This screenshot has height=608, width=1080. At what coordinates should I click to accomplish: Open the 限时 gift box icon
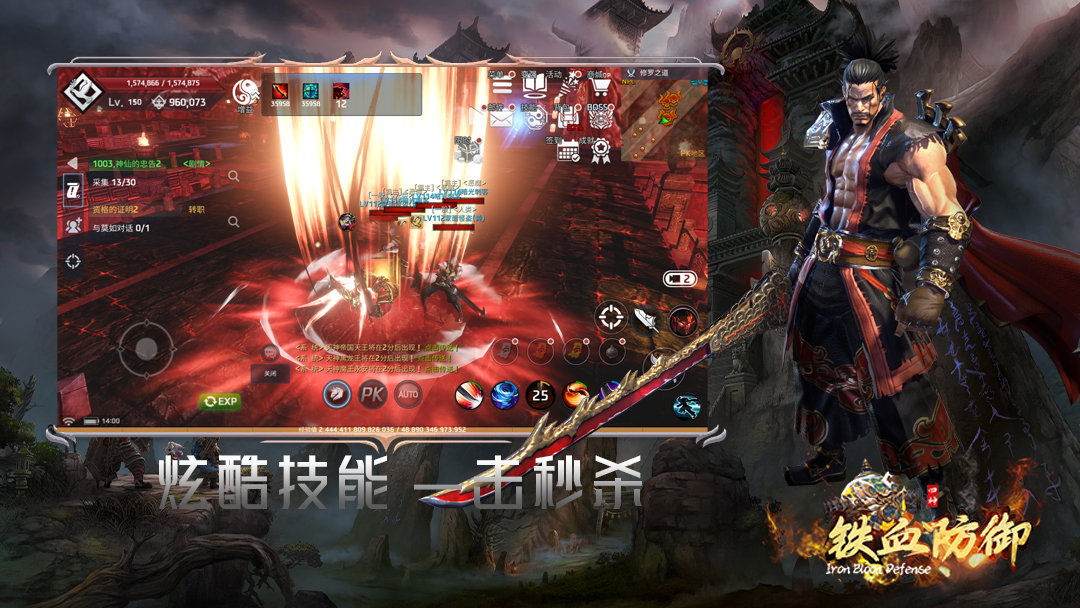pos(466,150)
